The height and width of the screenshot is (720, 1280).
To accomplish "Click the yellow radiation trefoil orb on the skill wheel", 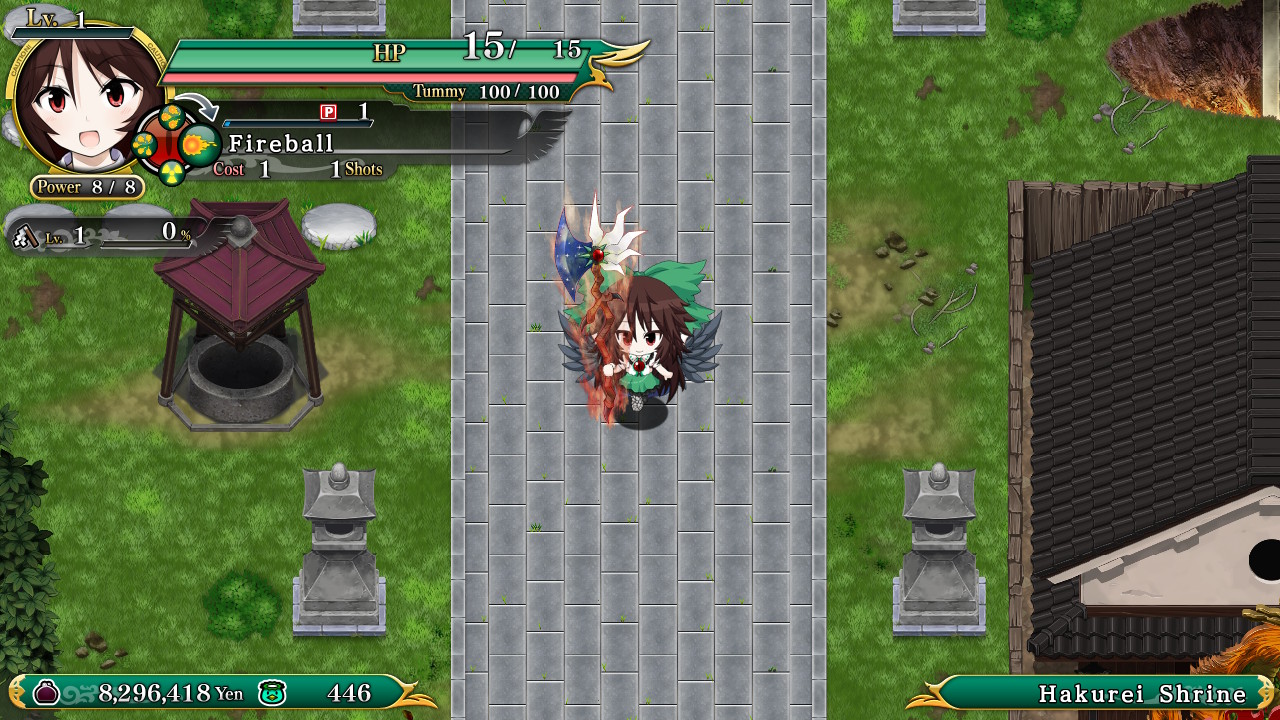I will click(172, 171).
